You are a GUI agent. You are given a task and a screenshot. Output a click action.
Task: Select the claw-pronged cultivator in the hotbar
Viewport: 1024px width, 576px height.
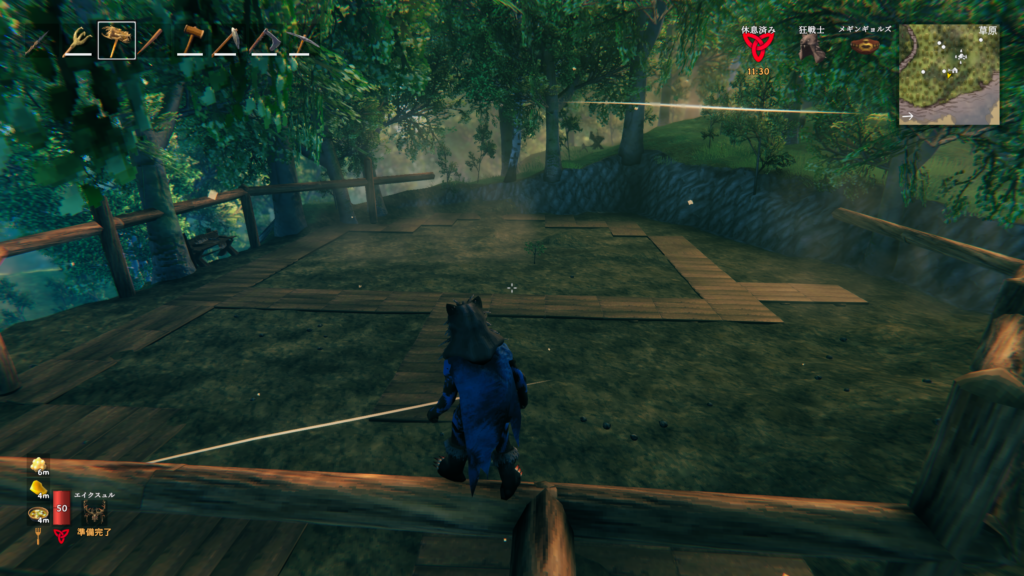75,41
